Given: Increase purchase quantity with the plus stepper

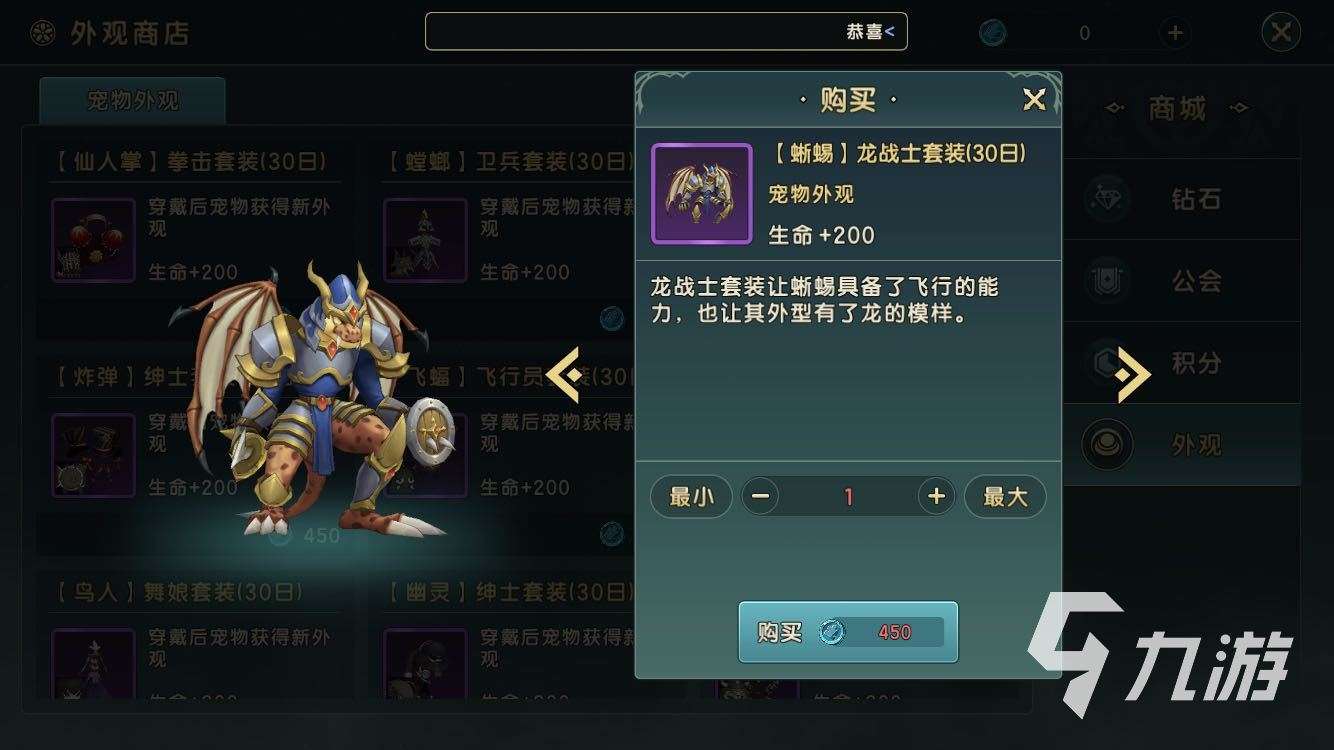Looking at the screenshot, I should tap(934, 496).
